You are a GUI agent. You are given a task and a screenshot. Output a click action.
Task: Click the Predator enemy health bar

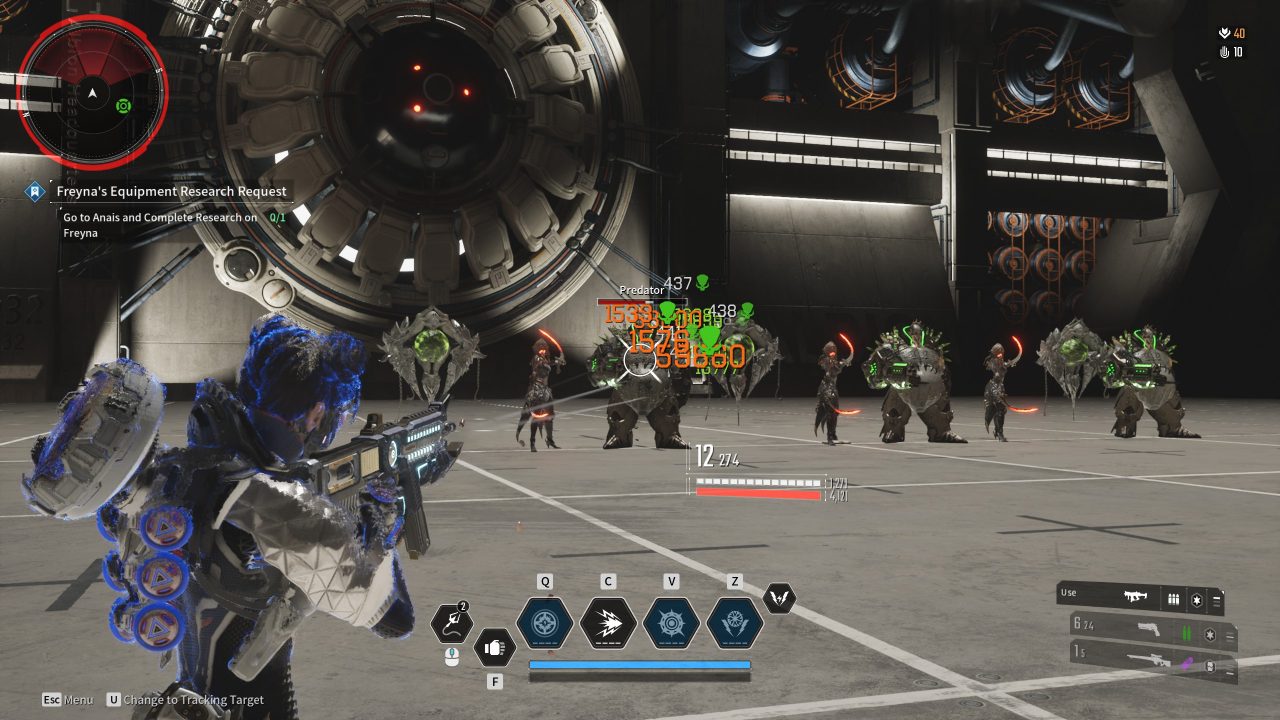[x=641, y=302]
